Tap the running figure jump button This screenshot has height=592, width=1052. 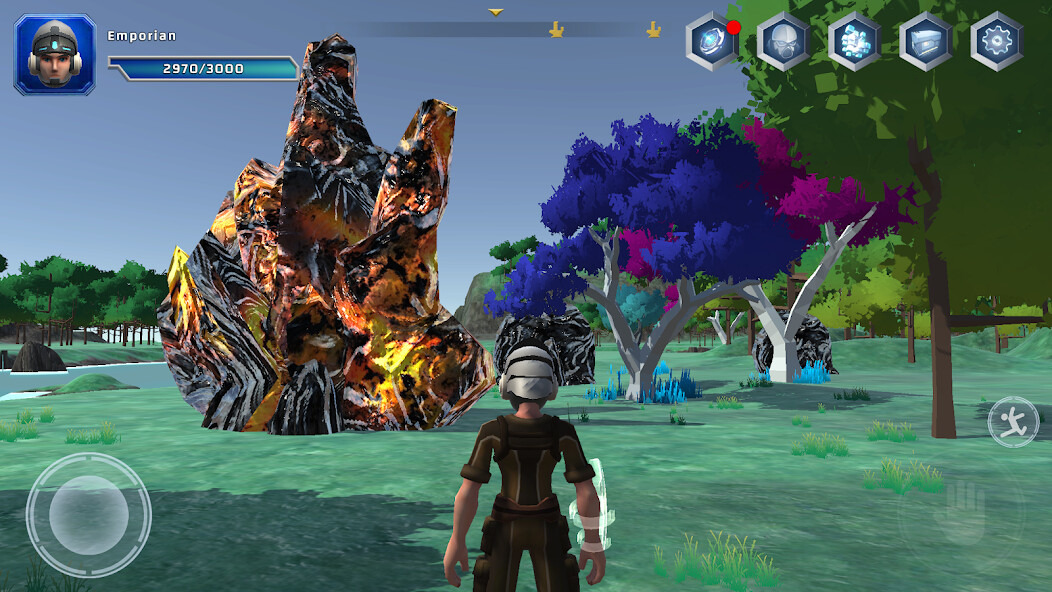tap(1012, 422)
